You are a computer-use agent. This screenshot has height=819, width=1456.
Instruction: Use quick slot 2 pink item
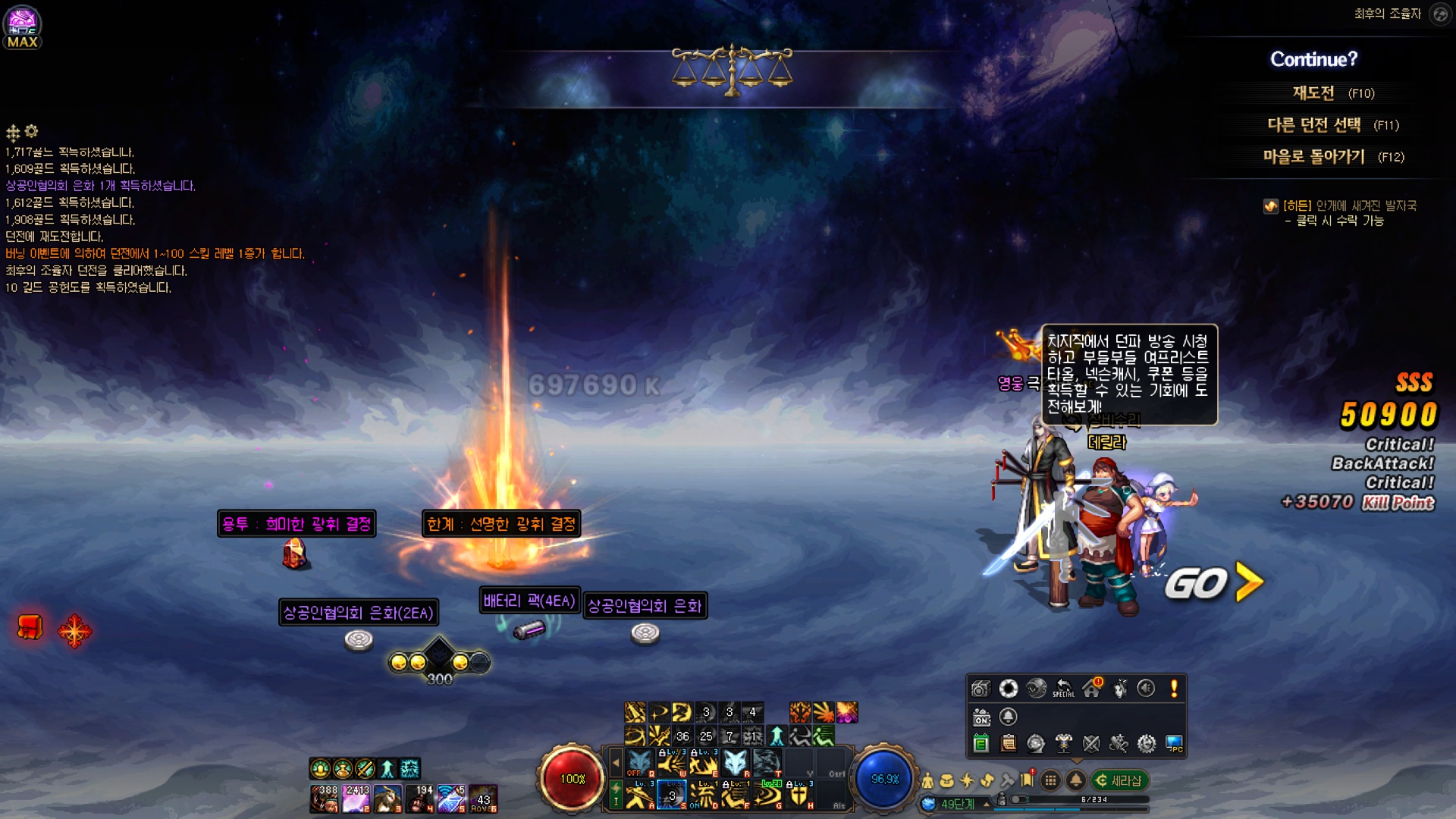tap(356, 799)
